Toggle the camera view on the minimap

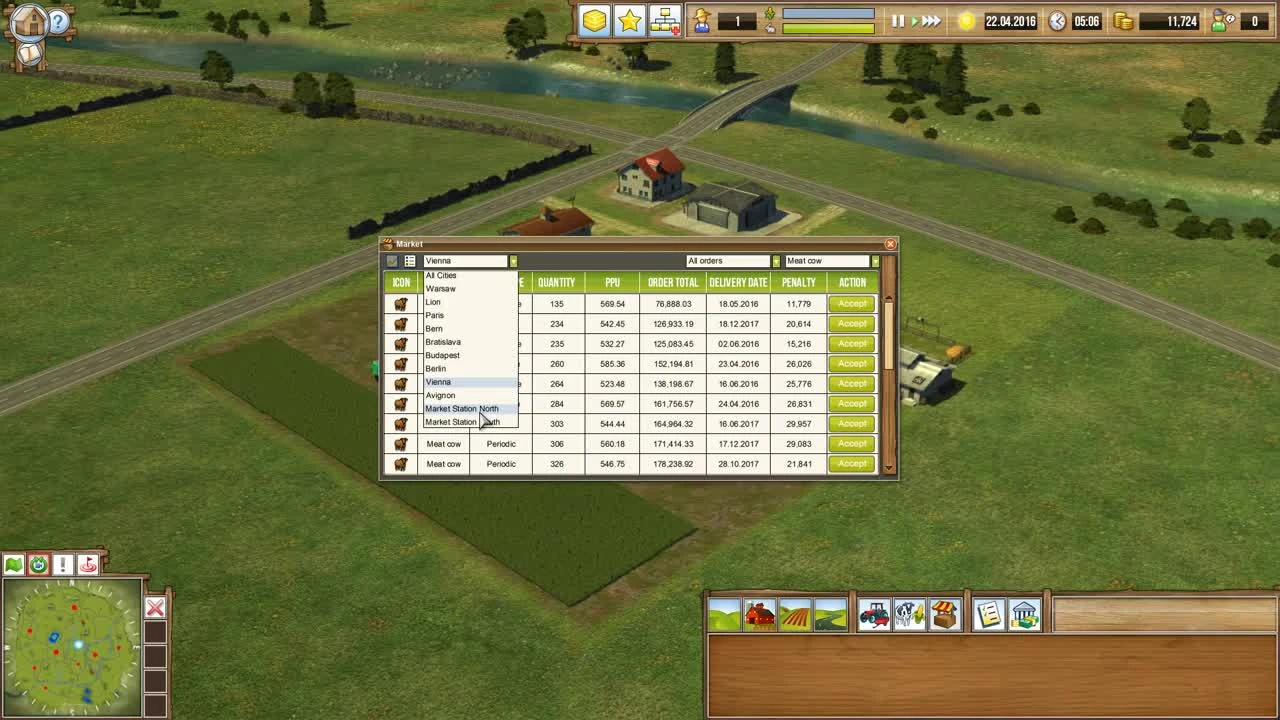37,565
